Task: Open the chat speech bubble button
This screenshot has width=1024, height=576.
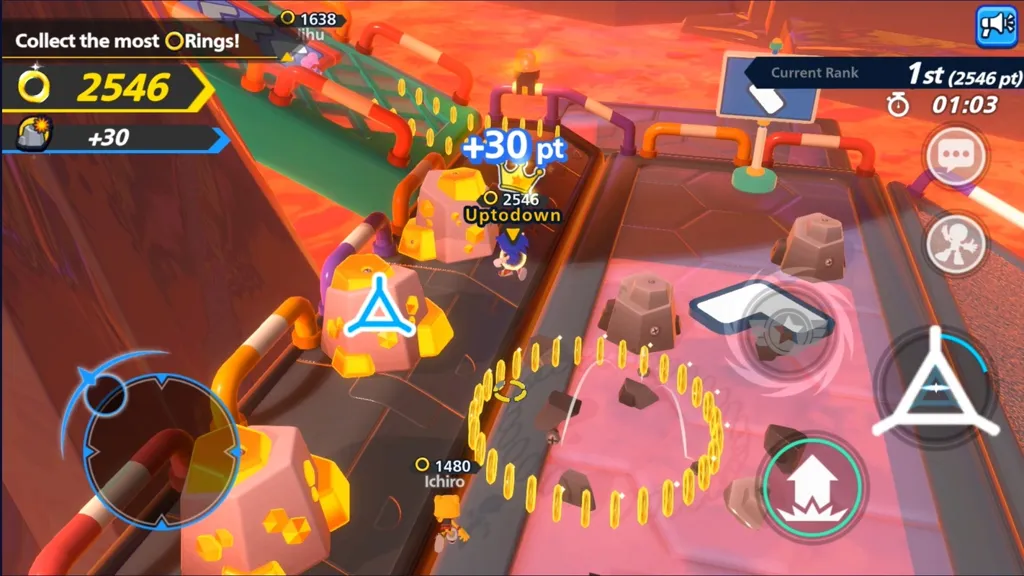Action: pyautogui.click(x=955, y=157)
